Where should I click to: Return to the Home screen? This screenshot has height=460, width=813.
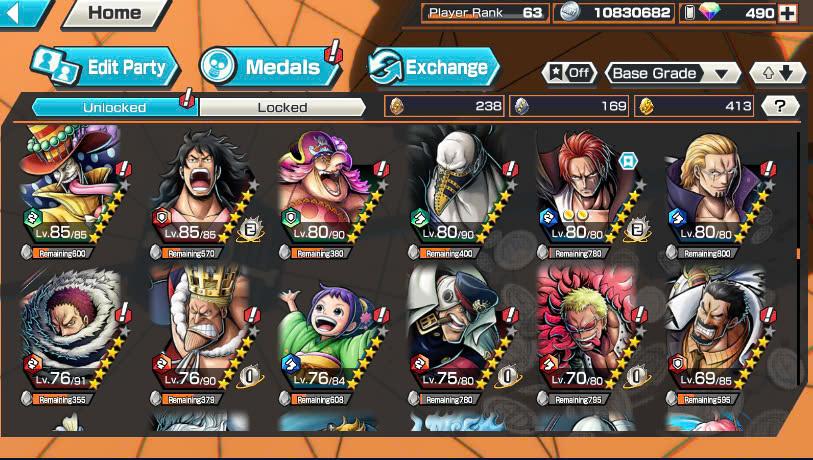[x=115, y=13]
